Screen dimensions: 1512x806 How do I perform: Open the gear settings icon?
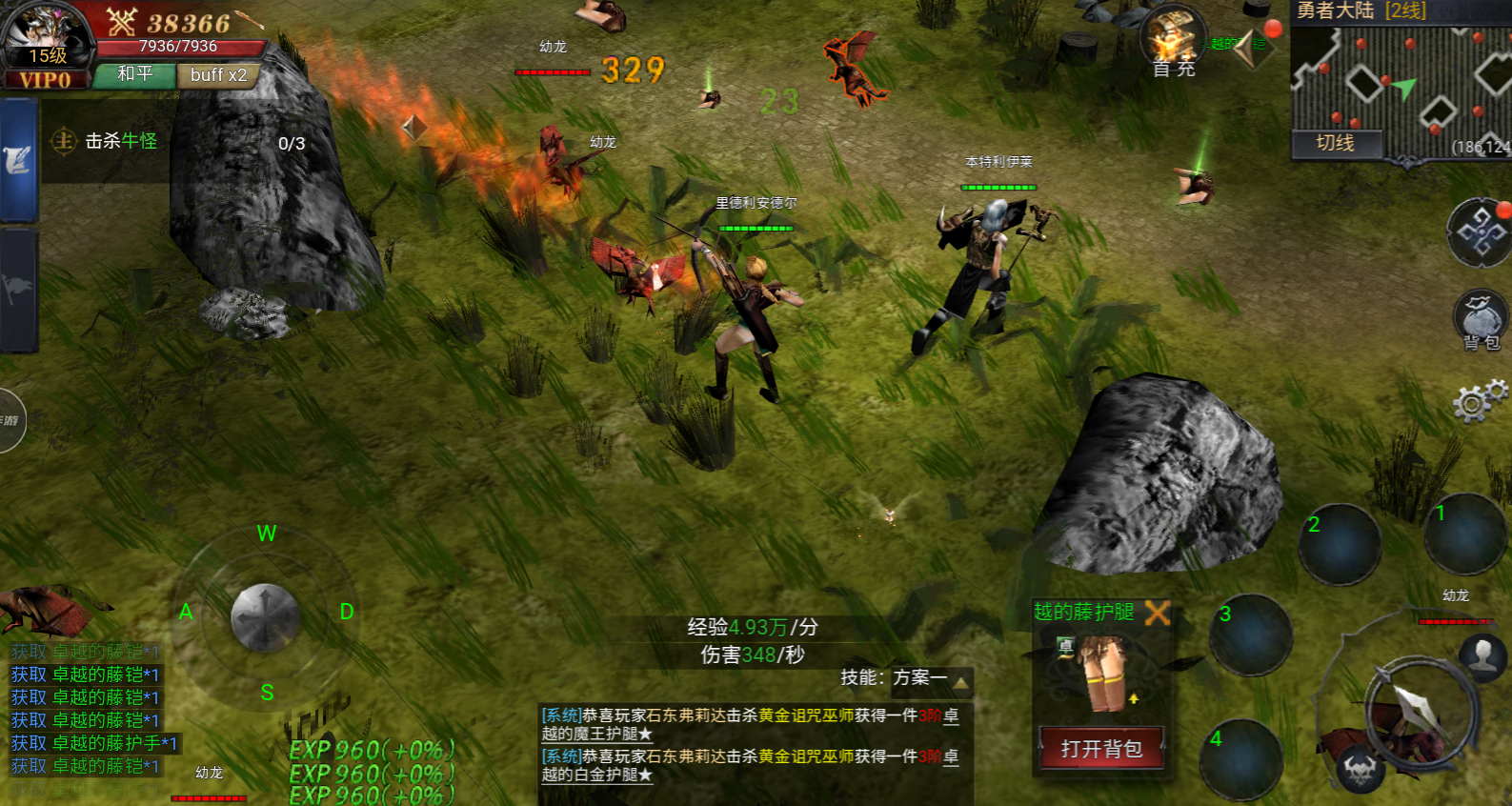(x=1478, y=400)
